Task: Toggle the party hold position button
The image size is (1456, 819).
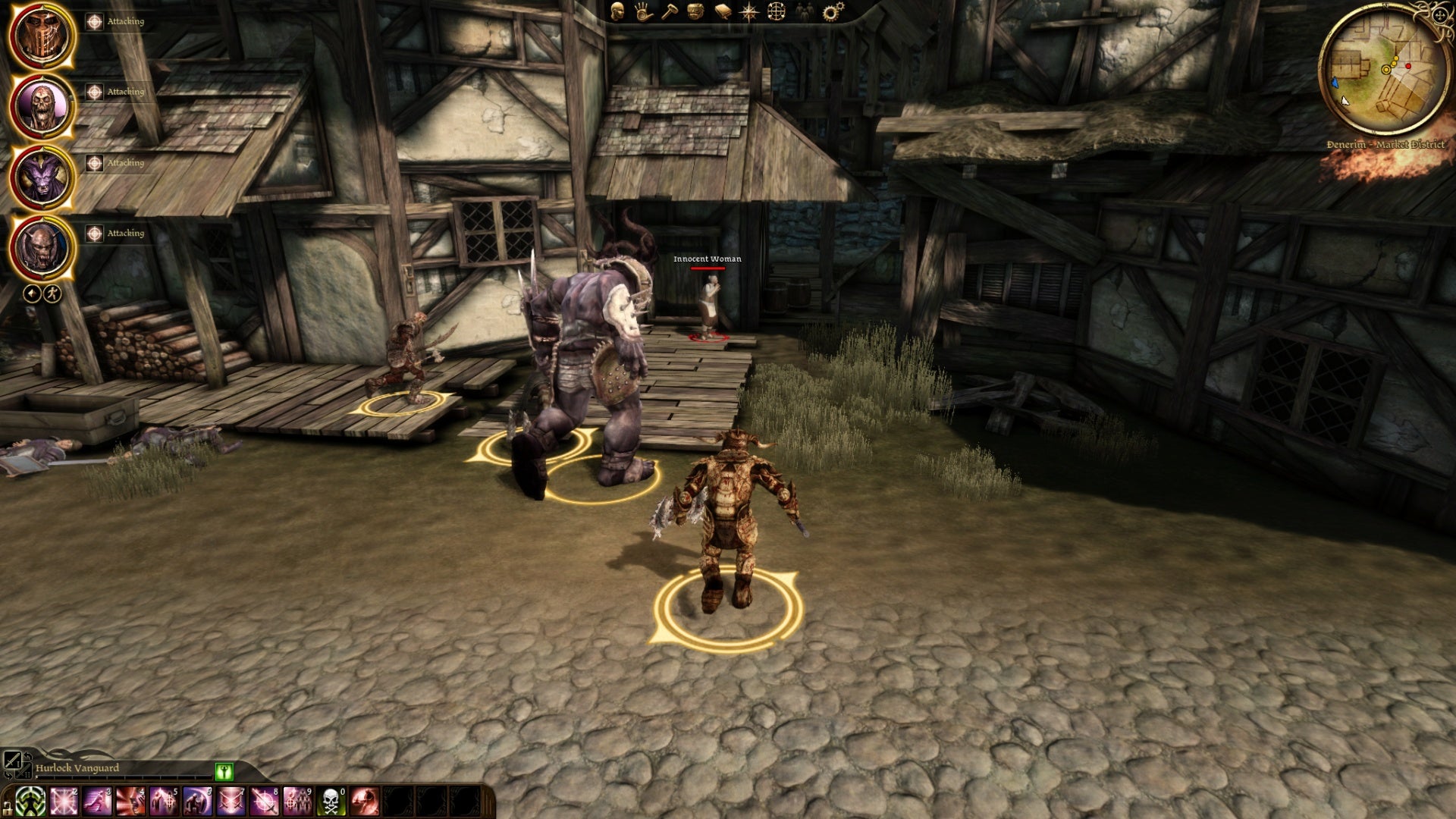Action: click(32, 293)
